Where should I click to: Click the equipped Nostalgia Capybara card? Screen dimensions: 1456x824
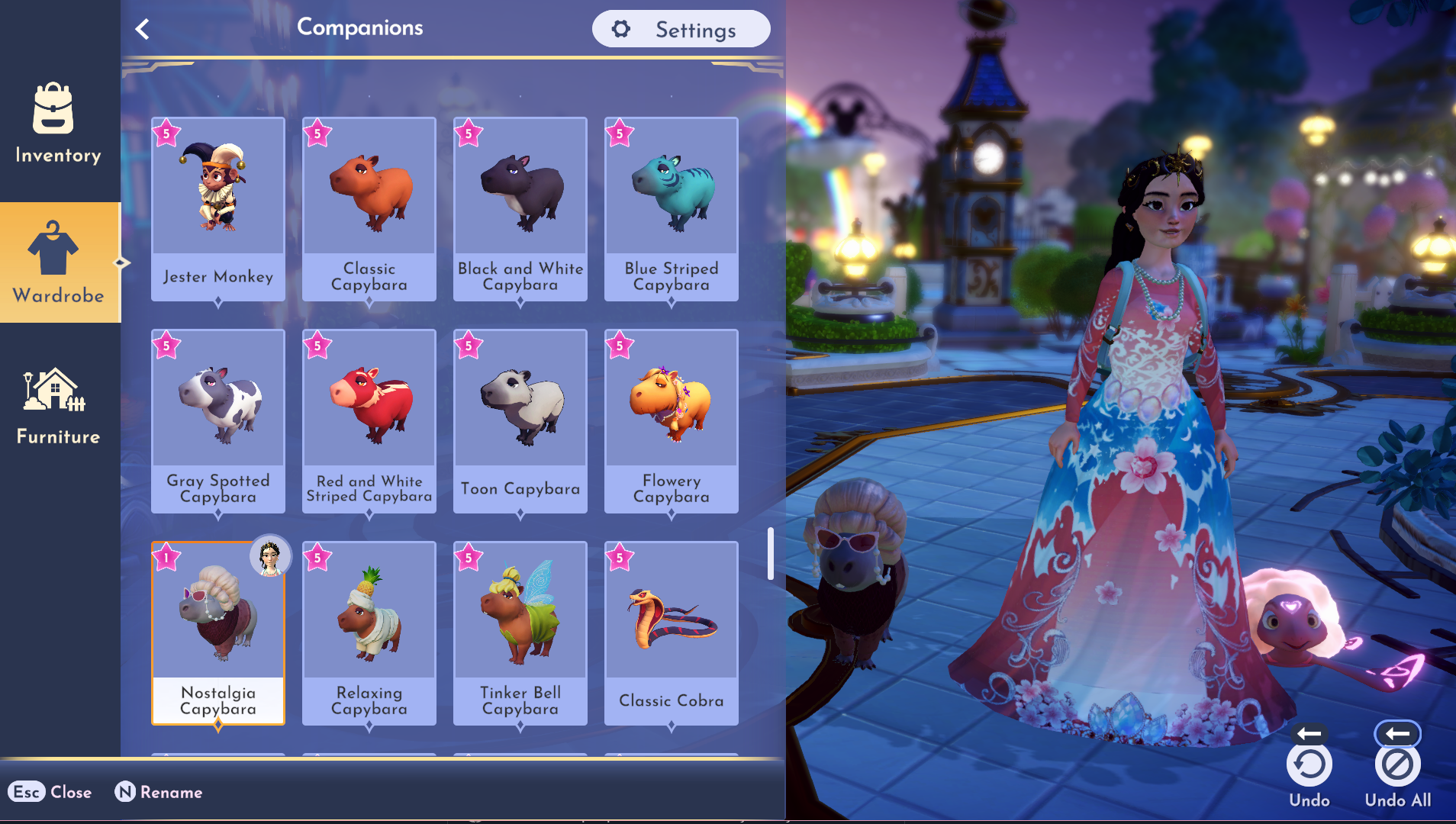(218, 632)
